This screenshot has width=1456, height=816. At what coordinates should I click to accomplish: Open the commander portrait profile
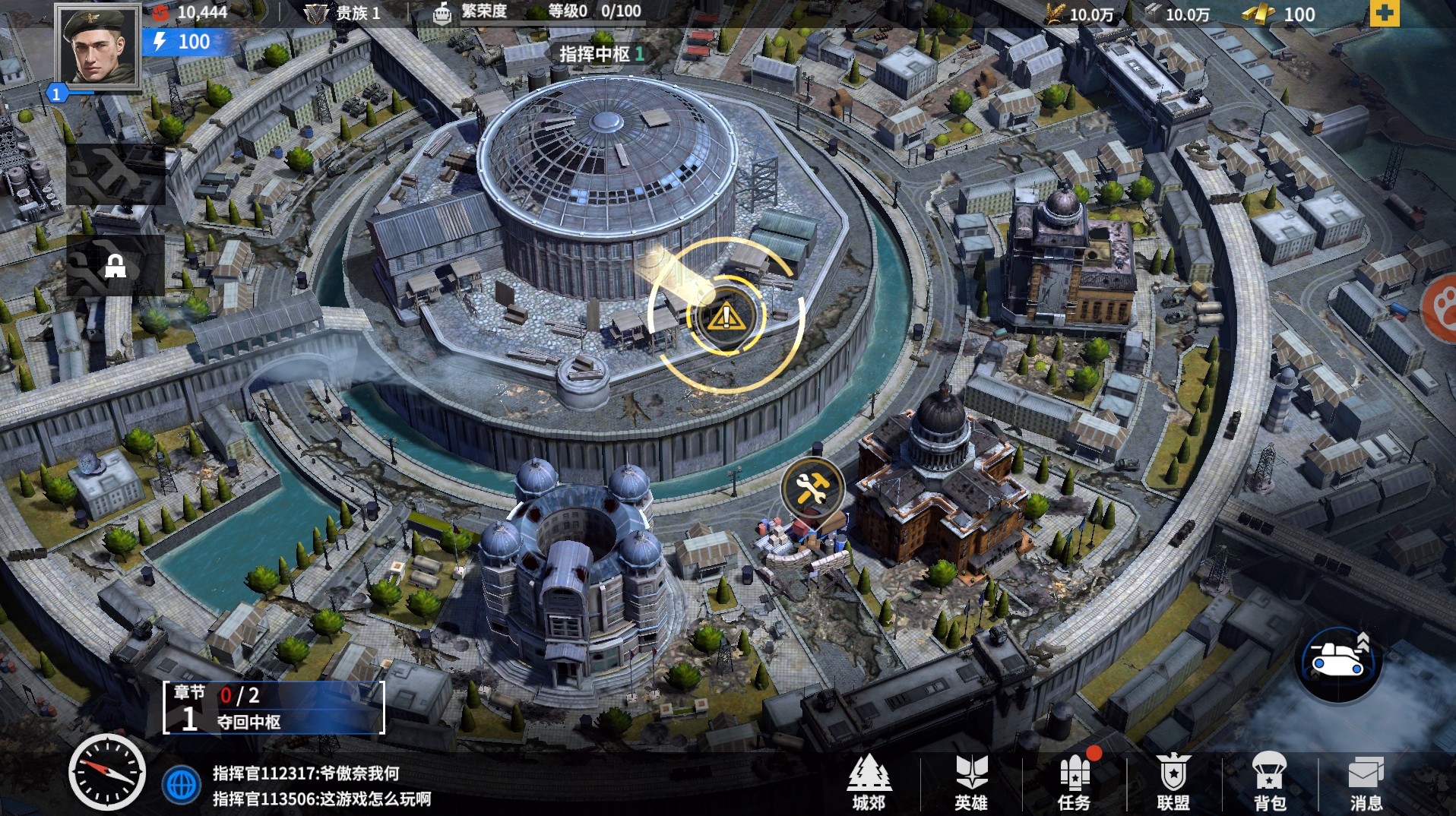coord(98,47)
